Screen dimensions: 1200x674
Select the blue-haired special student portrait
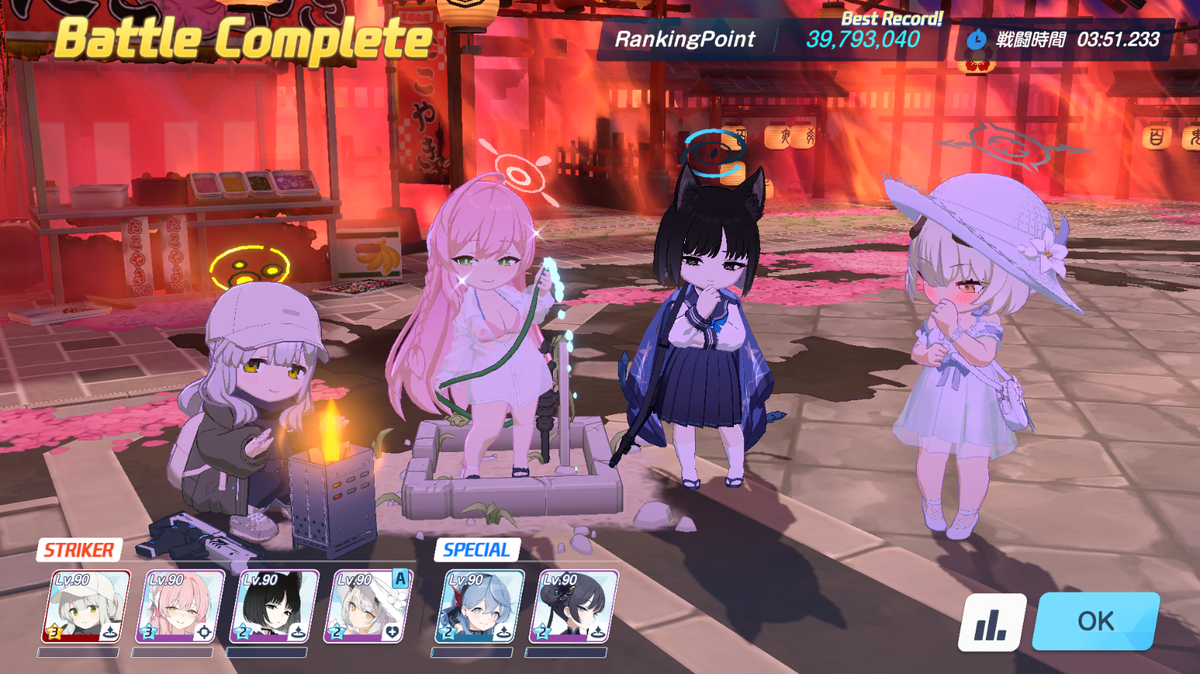(x=481, y=606)
